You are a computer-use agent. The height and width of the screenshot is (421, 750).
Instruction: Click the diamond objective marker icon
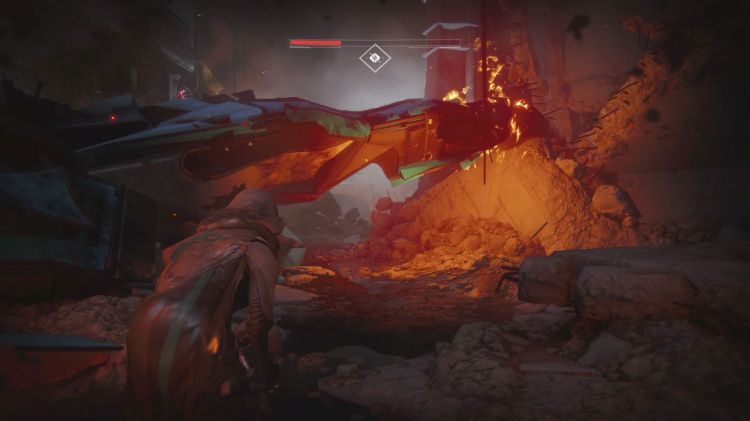[x=375, y=58]
